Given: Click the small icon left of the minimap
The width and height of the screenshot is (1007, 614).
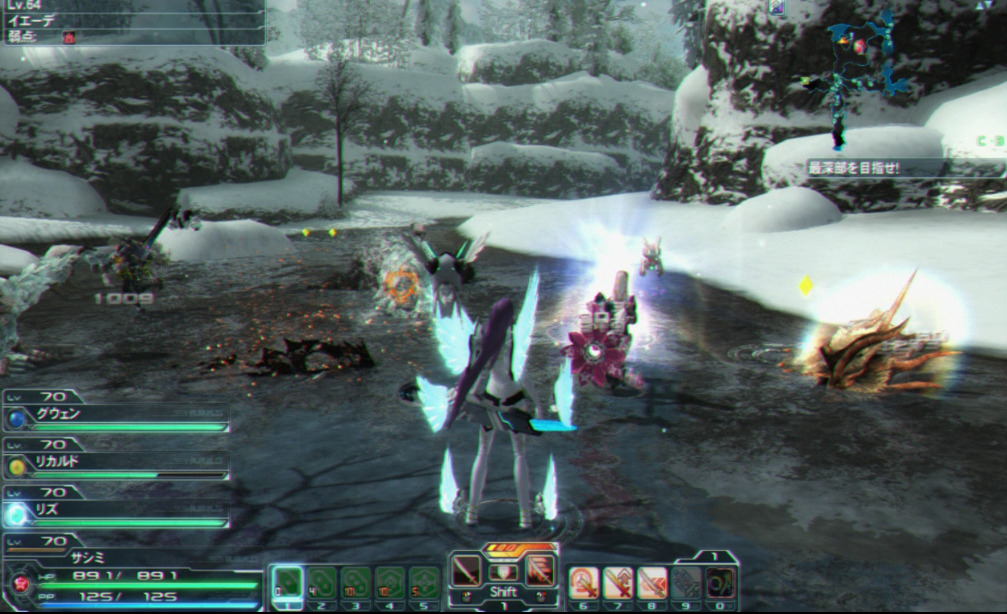Looking at the screenshot, I should point(777,8).
